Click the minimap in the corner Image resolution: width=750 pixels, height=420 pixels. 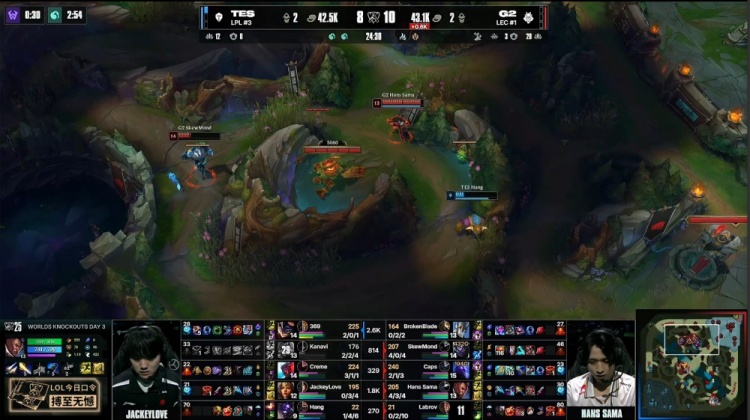[692, 366]
